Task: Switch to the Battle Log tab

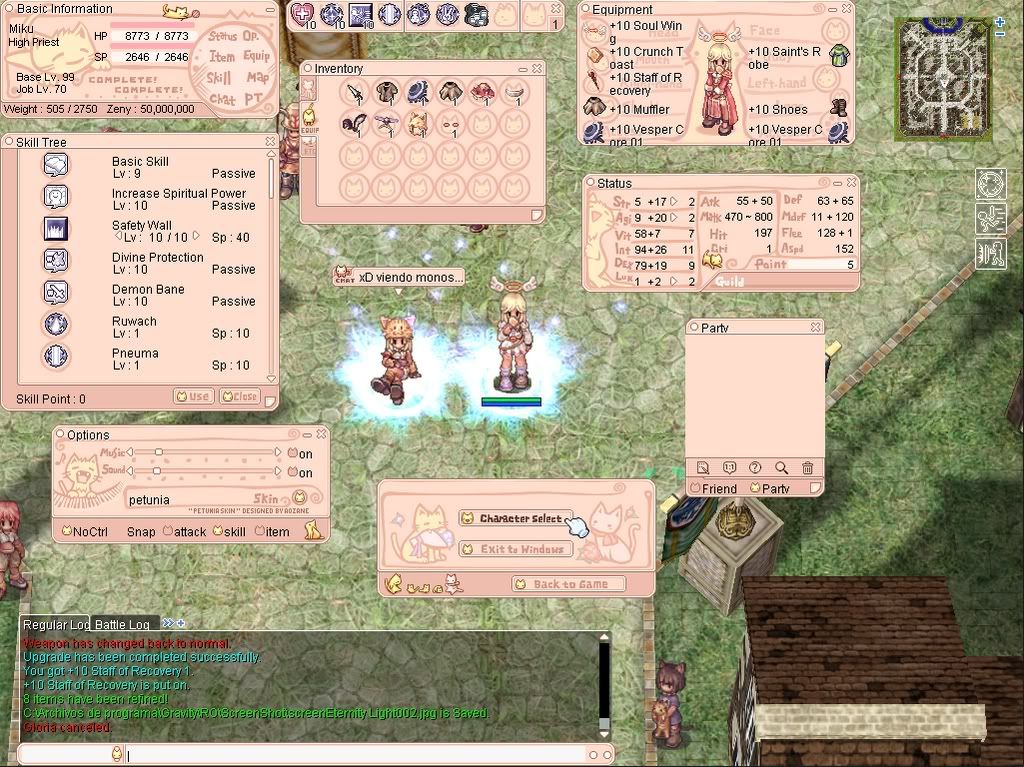Action: pos(122,624)
